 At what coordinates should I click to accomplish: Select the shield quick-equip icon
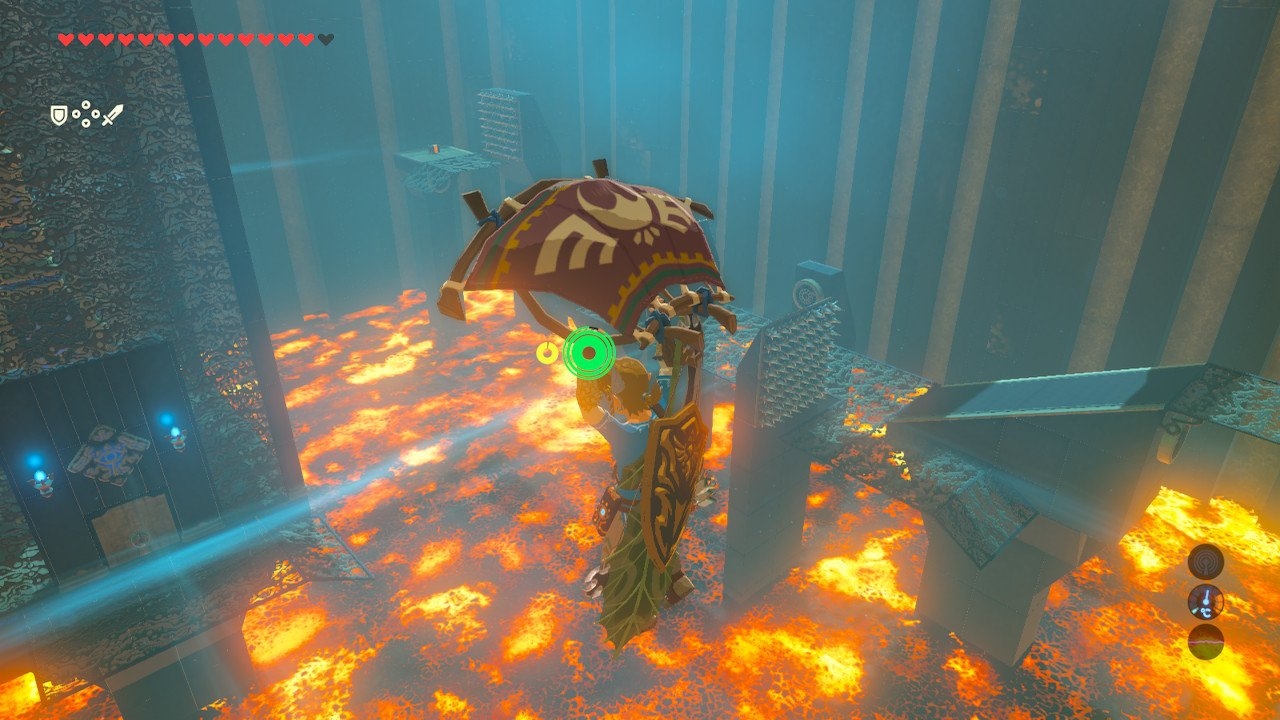click(x=59, y=116)
